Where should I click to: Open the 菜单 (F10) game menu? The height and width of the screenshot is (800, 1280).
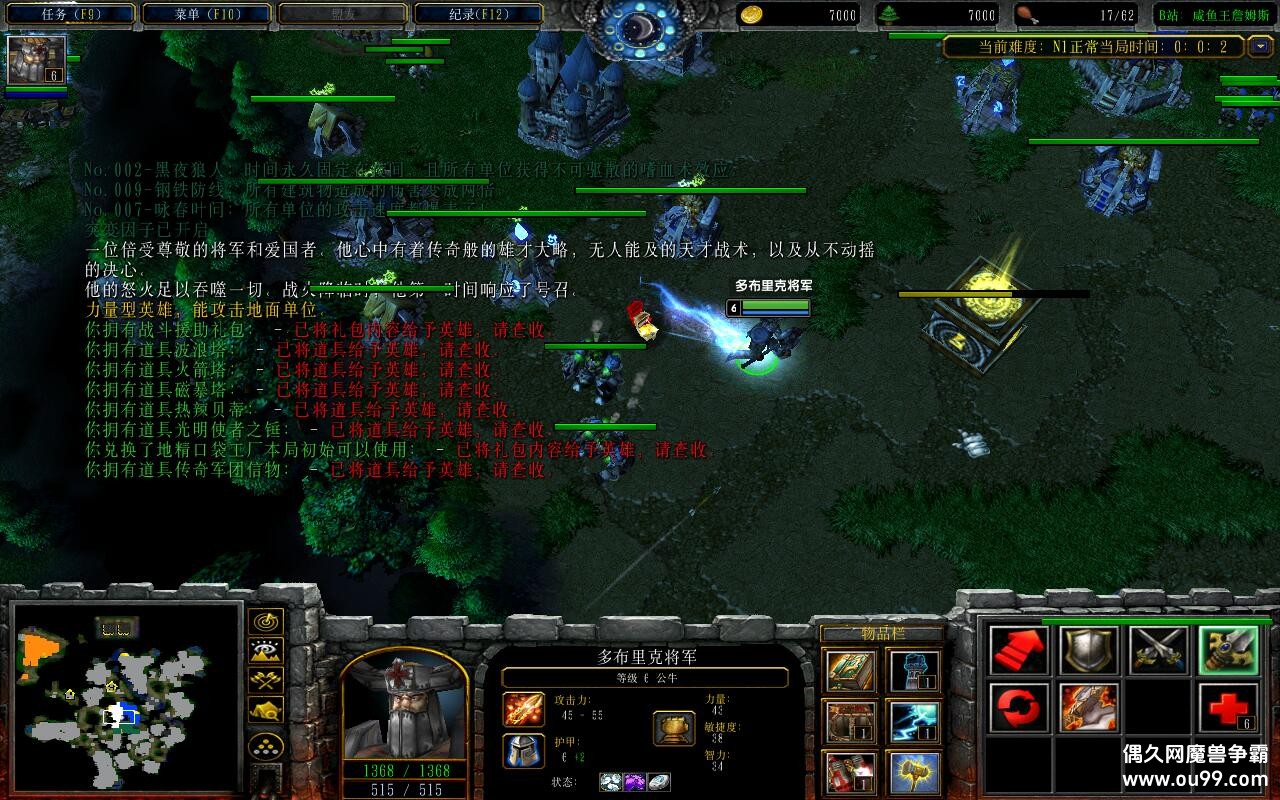pos(208,14)
